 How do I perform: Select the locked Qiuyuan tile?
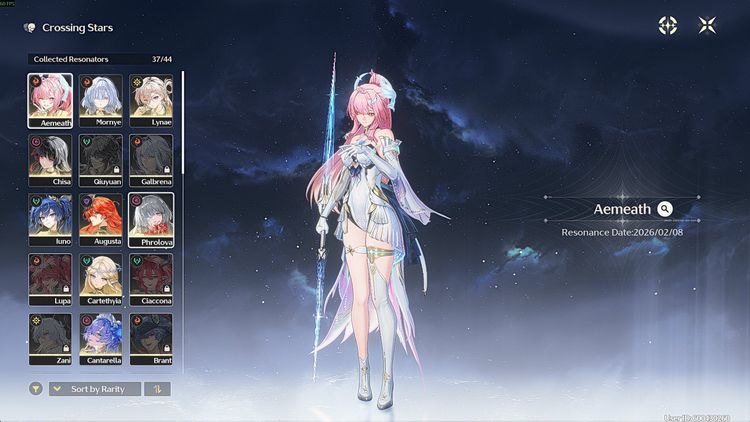(x=100, y=160)
